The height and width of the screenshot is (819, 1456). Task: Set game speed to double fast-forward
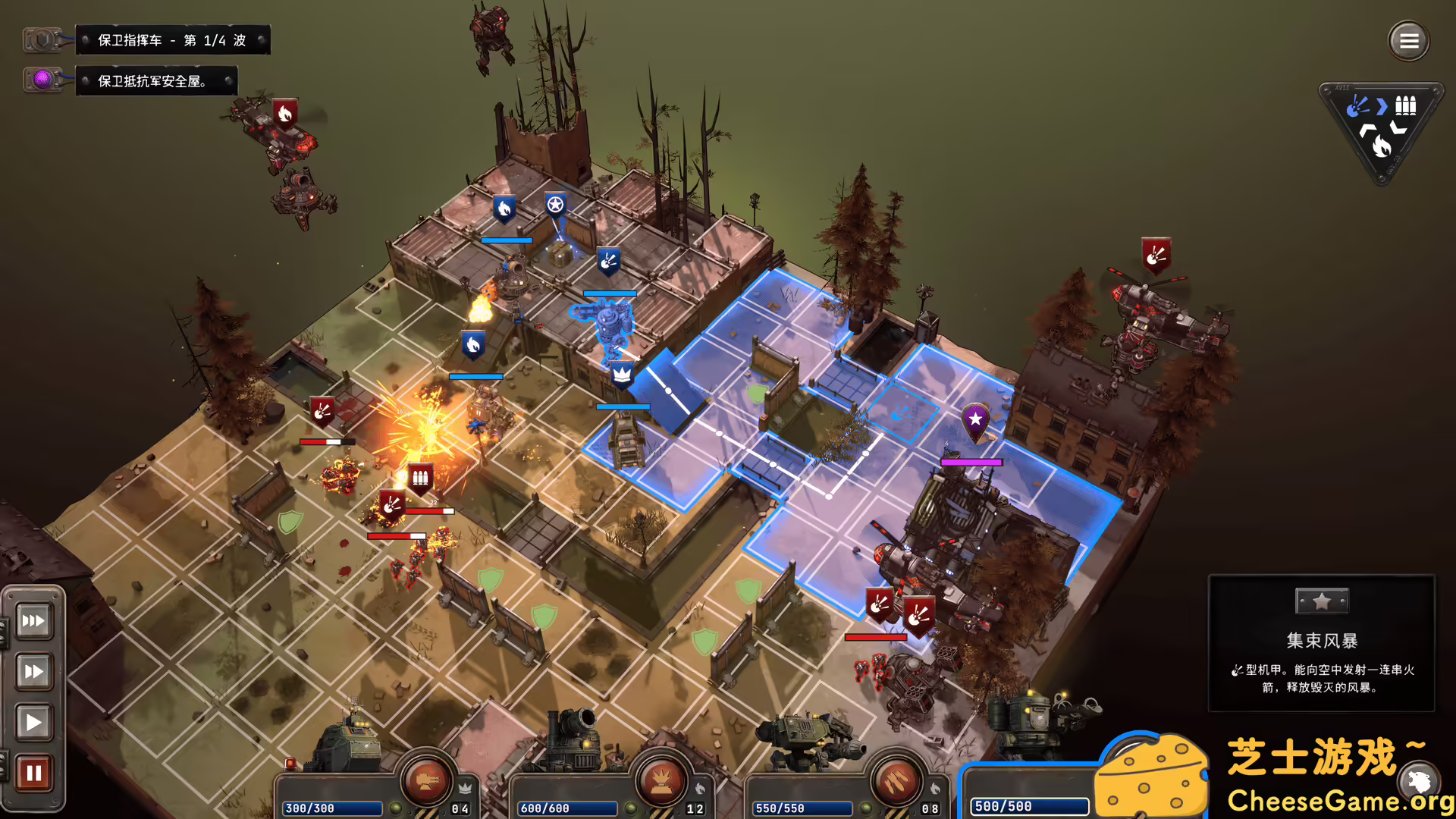(33, 671)
